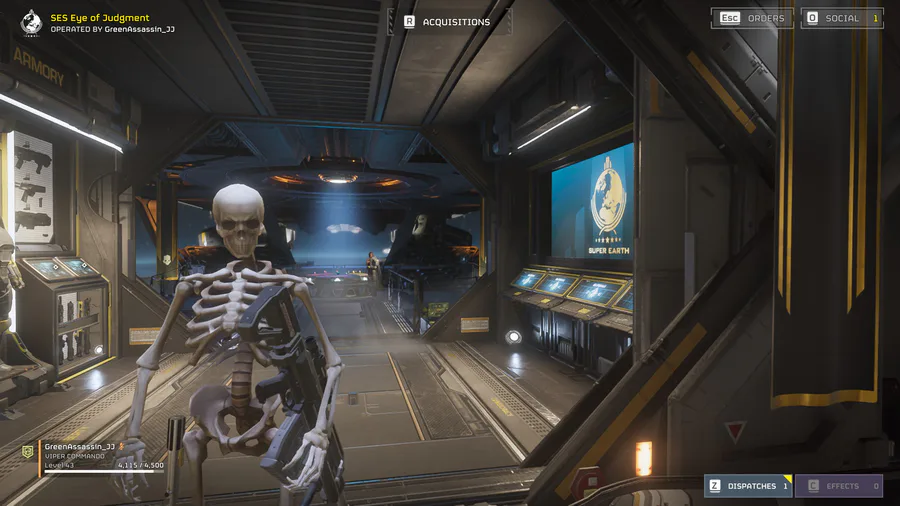
Task: Click the SES Eye of Judgment ship banner
Action: click(100, 23)
